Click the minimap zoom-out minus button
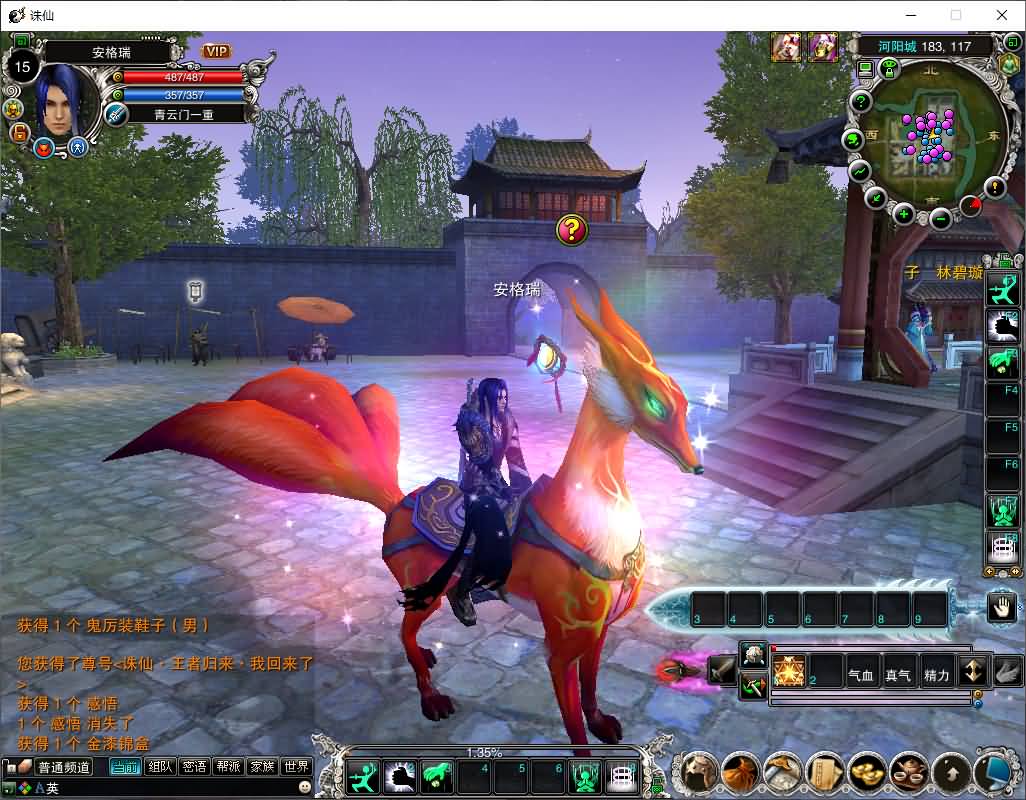The width and height of the screenshot is (1026, 800). pos(940,219)
